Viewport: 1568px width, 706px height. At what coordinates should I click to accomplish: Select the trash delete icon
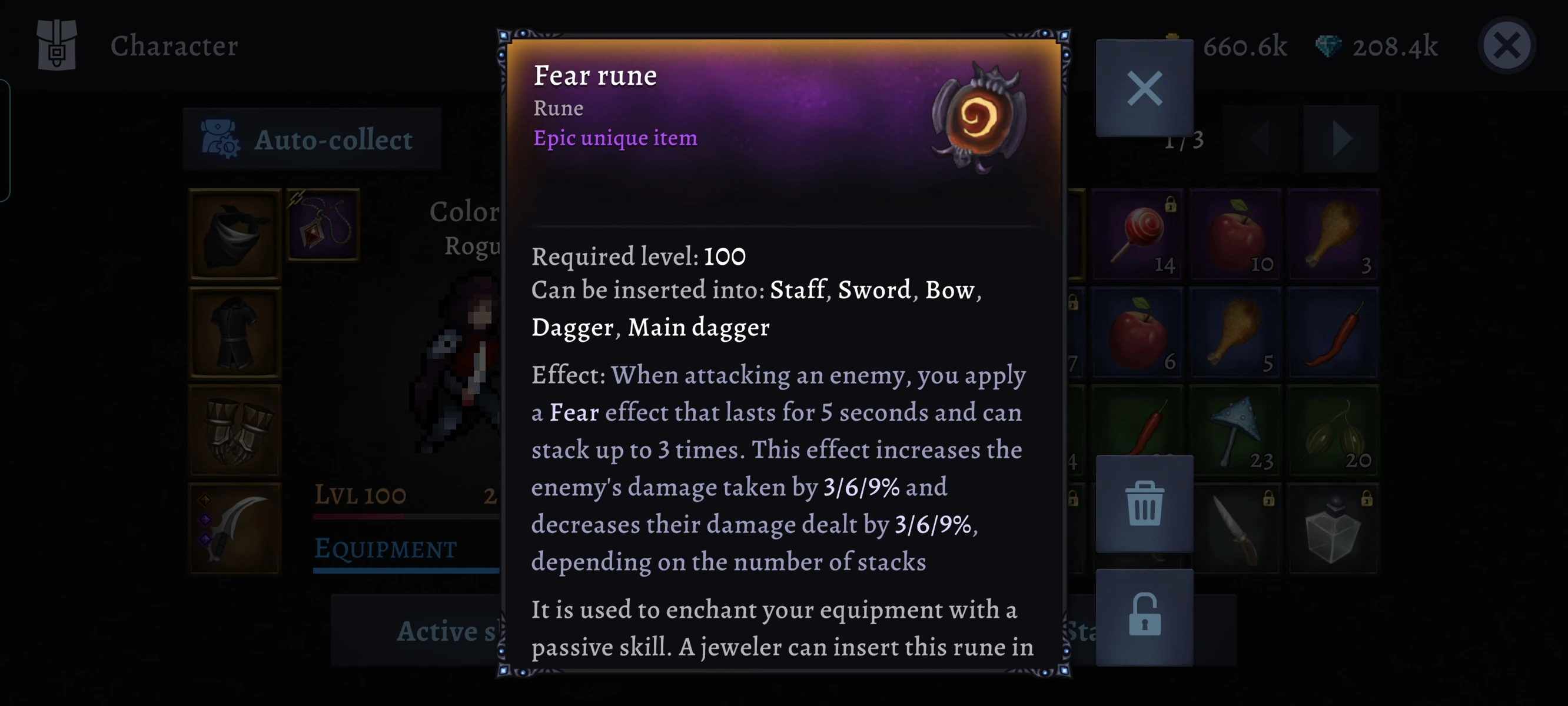coord(1144,504)
